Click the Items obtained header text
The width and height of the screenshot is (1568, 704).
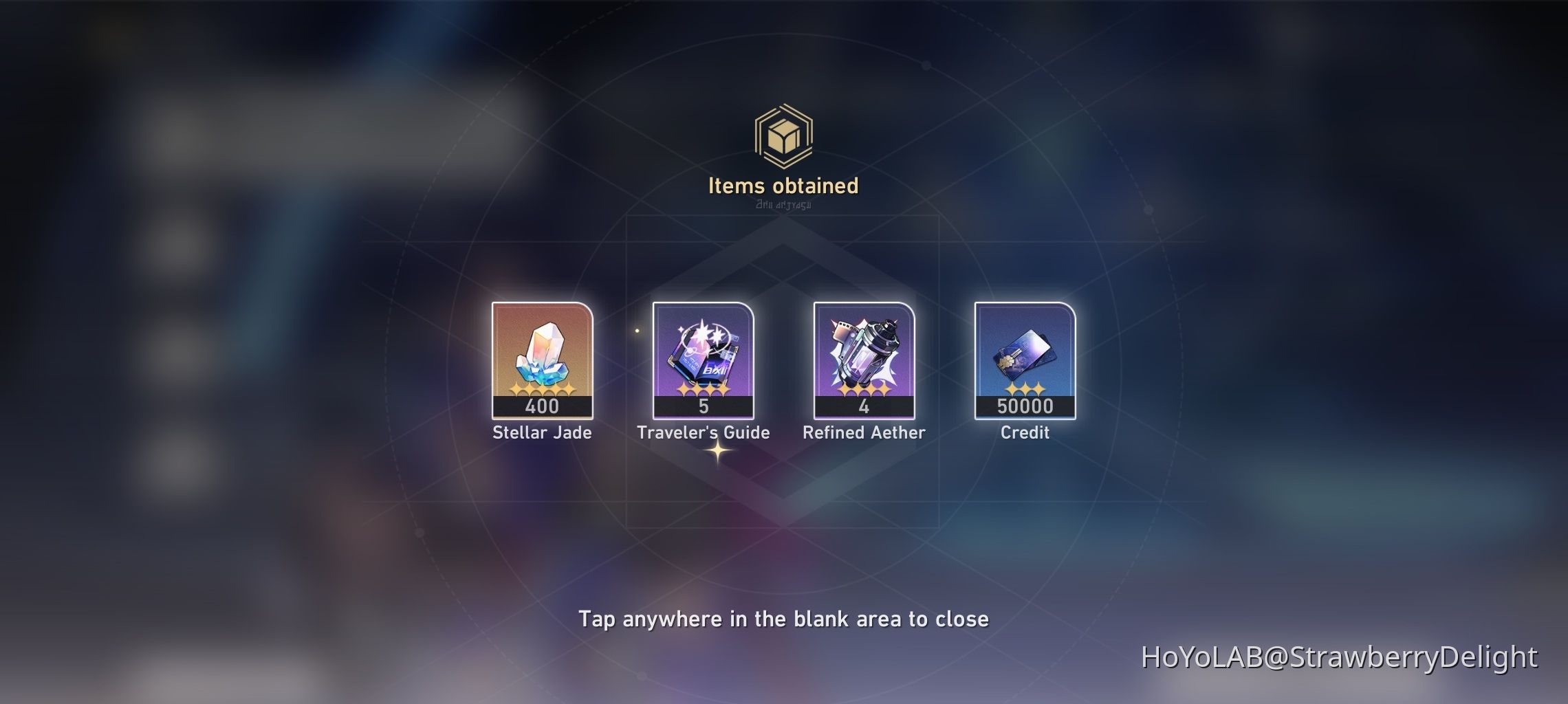tap(784, 184)
